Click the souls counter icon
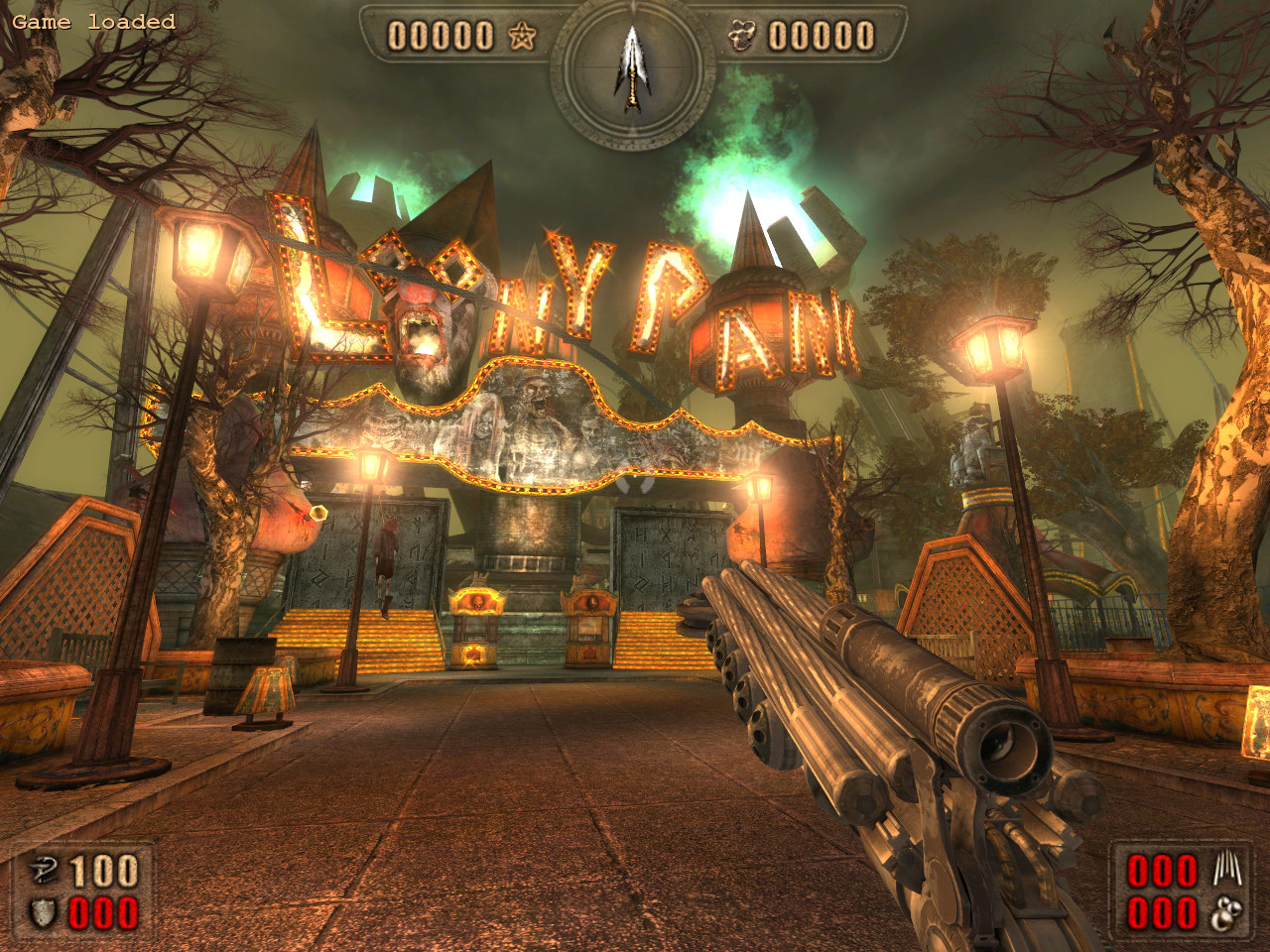 click(740, 37)
